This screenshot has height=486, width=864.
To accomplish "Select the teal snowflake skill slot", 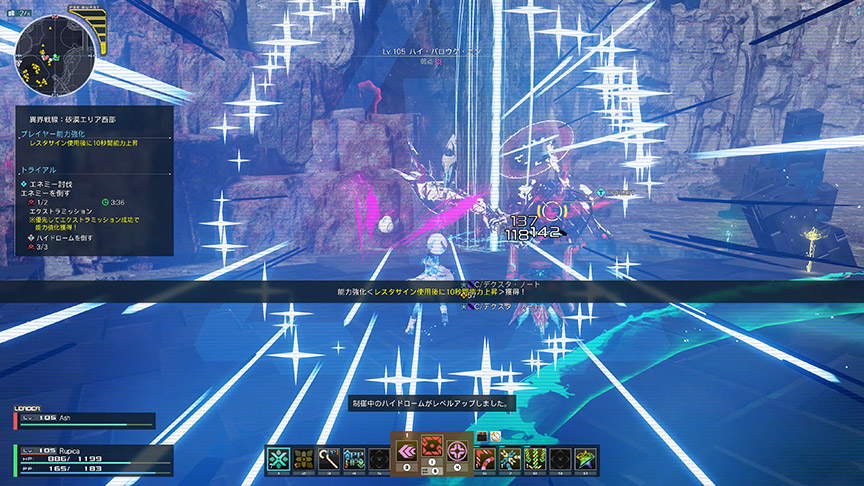I will pyautogui.click(x=278, y=458).
